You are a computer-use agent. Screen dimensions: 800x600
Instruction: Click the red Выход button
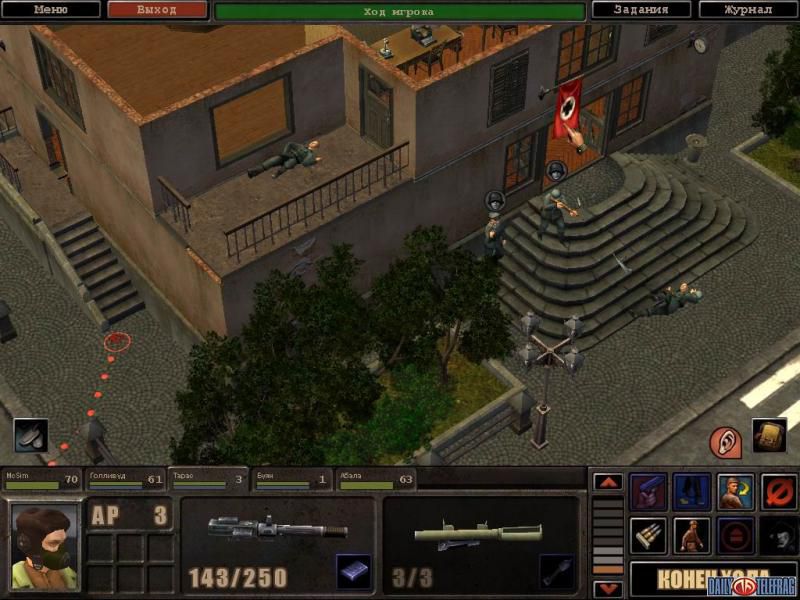click(157, 10)
